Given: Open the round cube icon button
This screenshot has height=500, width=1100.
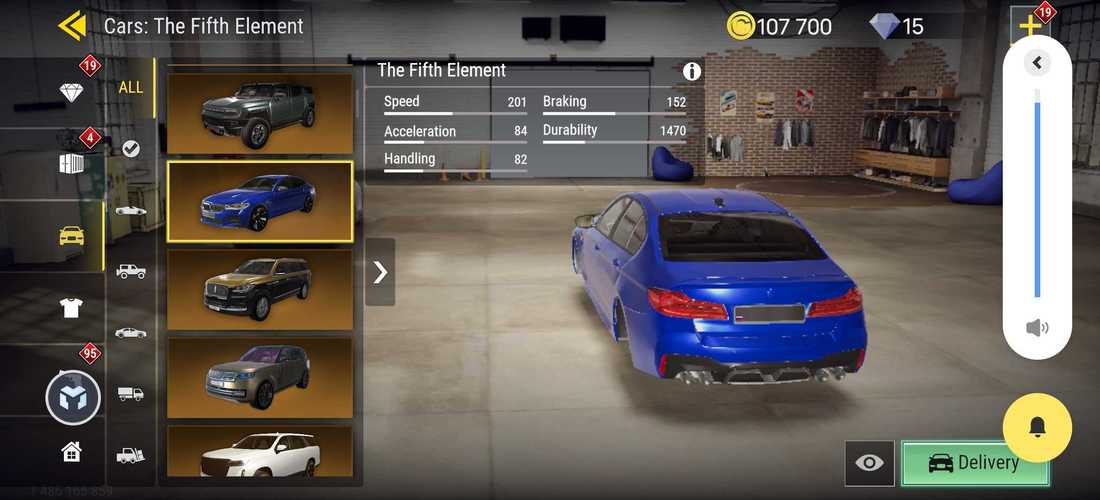Looking at the screenshot, I should (x=73, y=397).
